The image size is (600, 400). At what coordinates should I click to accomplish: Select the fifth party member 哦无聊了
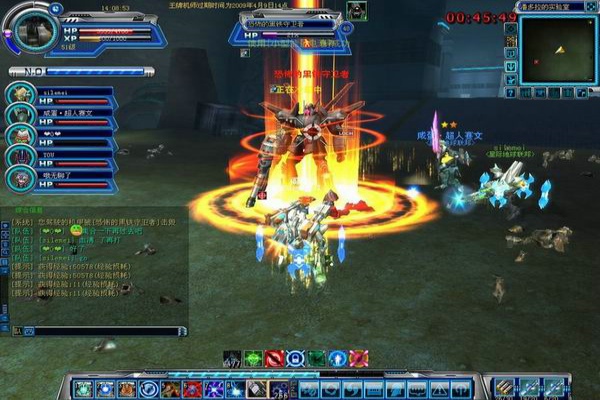click(20, 178)
